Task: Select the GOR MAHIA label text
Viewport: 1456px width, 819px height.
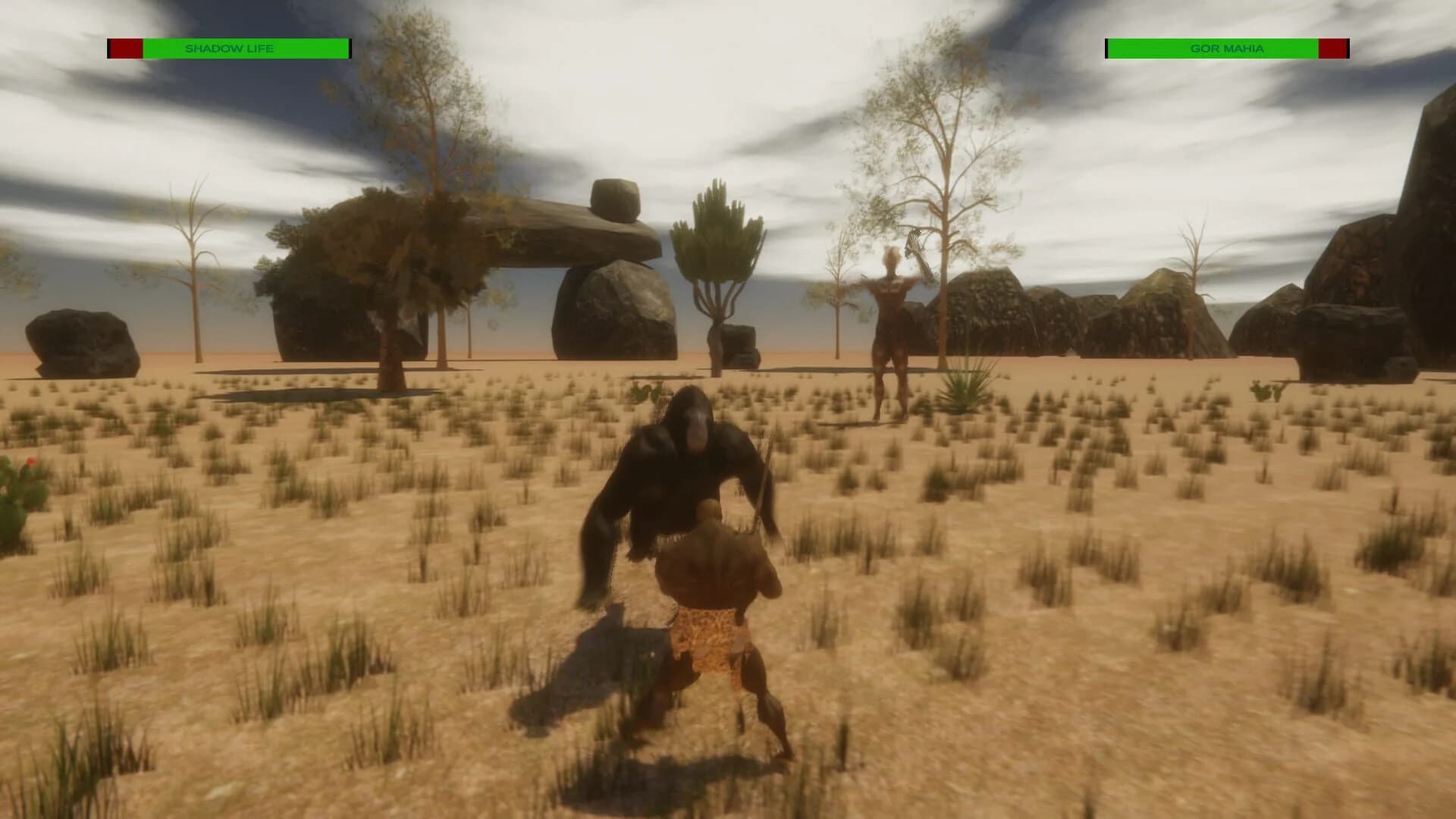Action: 1229,47
